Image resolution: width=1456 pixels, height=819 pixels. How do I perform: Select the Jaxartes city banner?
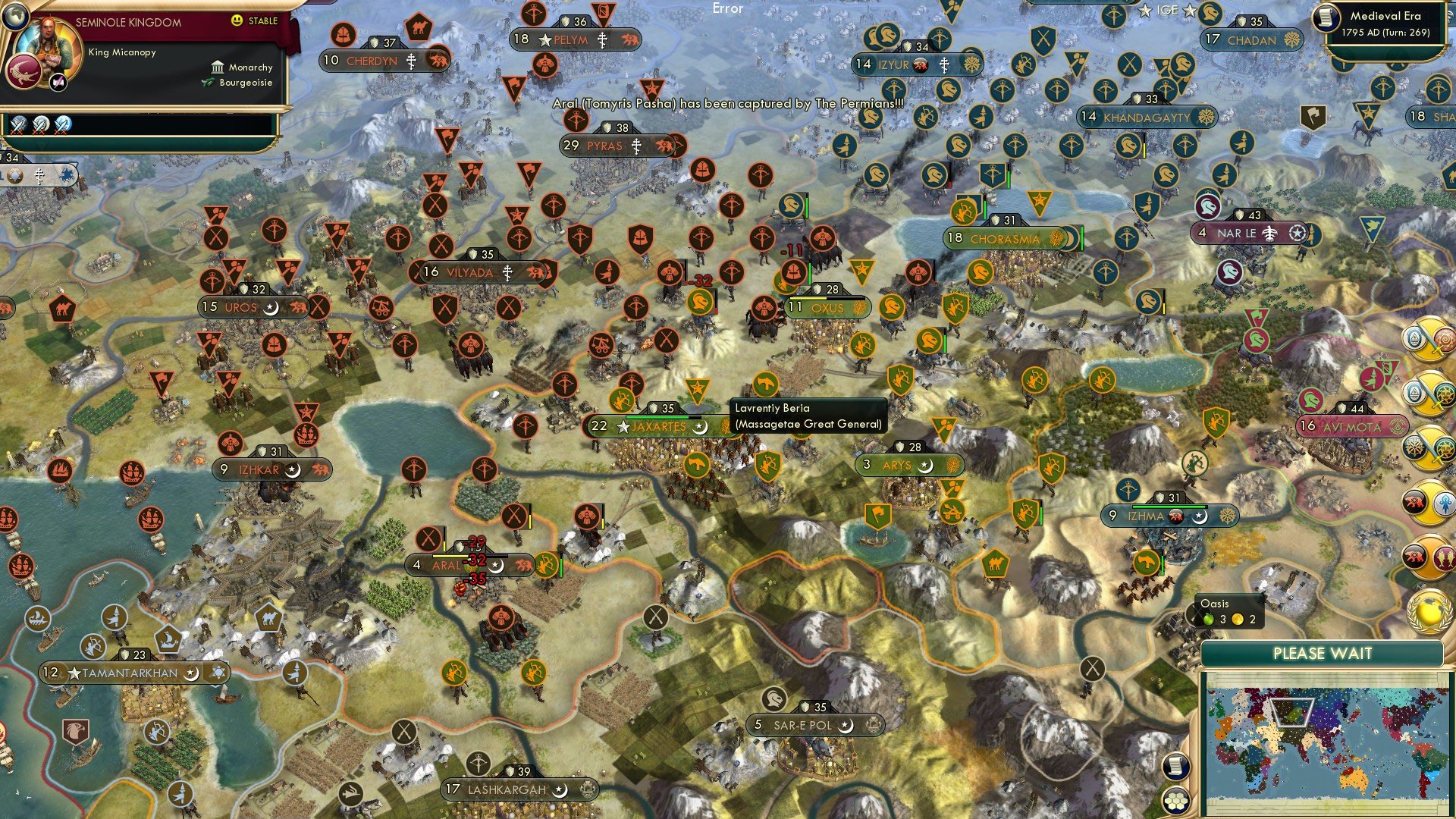[658, 426]
